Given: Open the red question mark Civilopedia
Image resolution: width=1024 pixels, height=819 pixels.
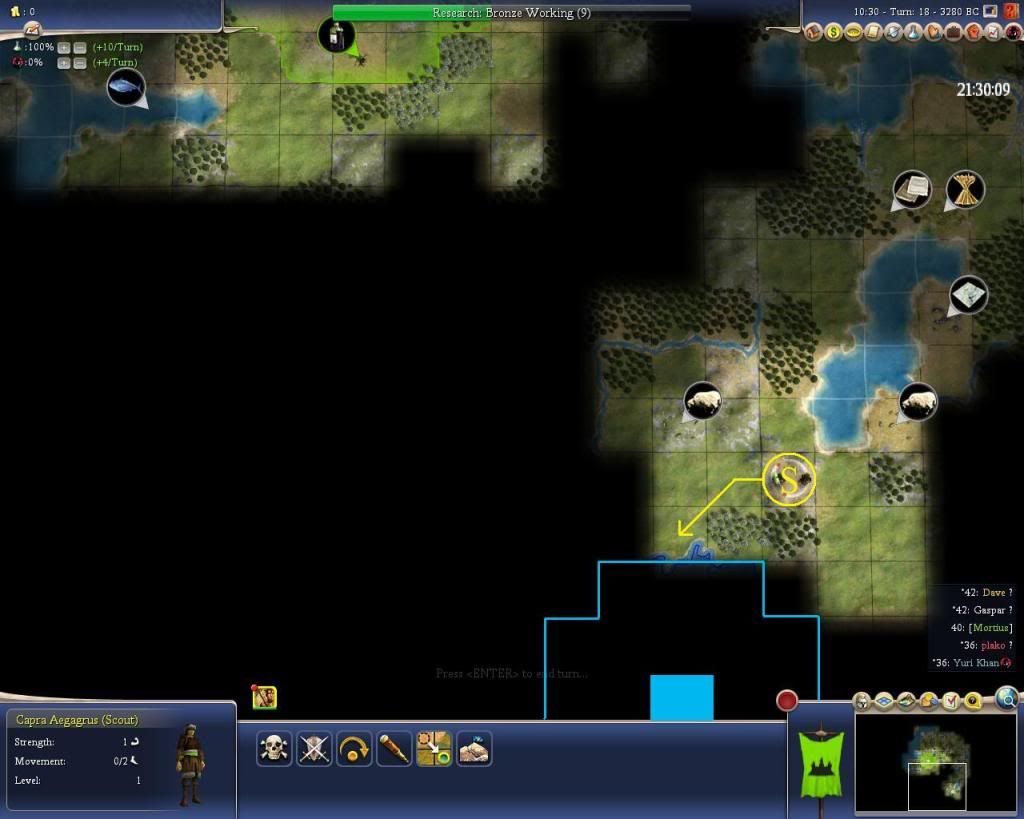Looking at the screenshot, I should click(1011, 11).
